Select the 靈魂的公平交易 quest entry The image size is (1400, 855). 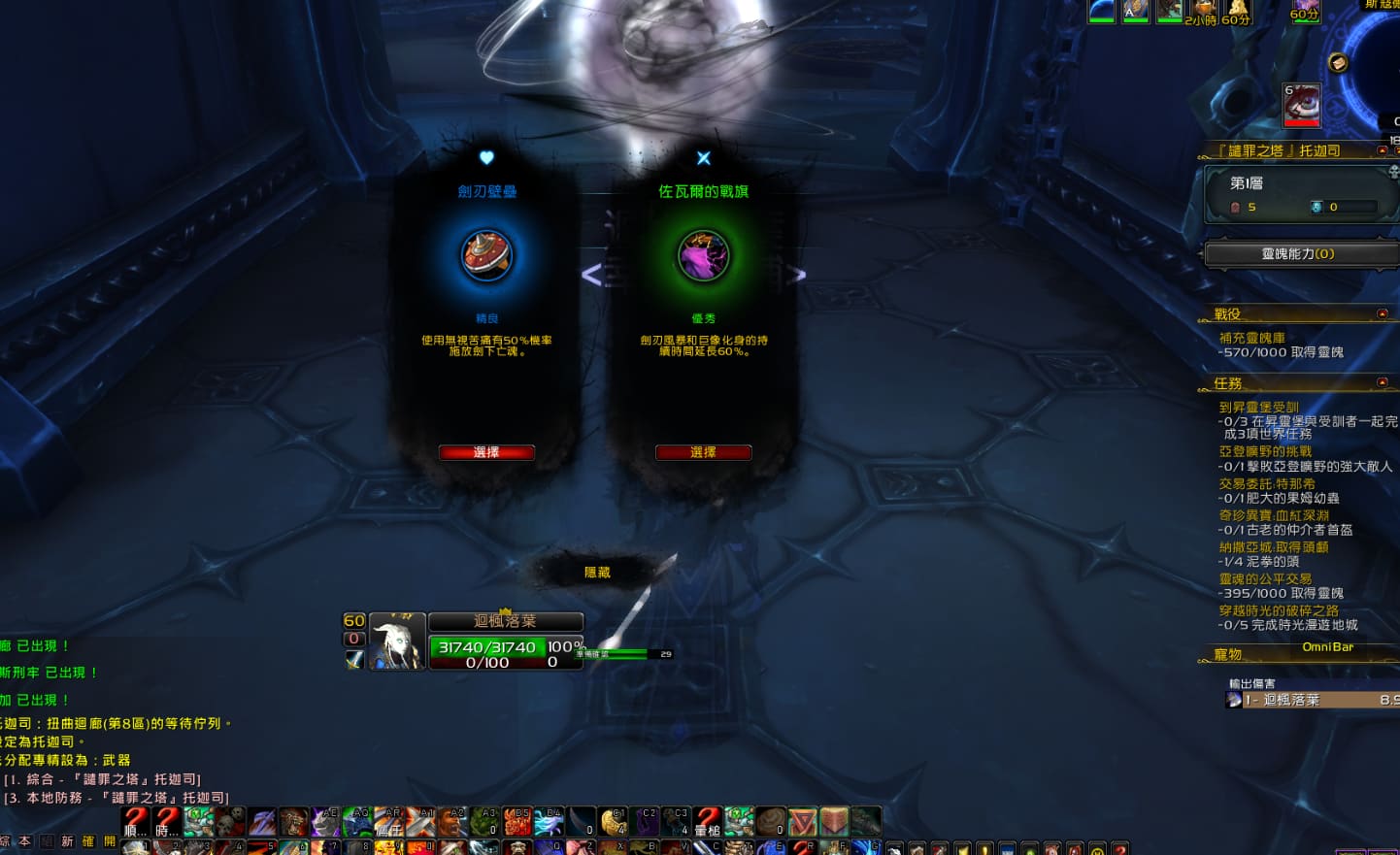(x=1265, y=578)
